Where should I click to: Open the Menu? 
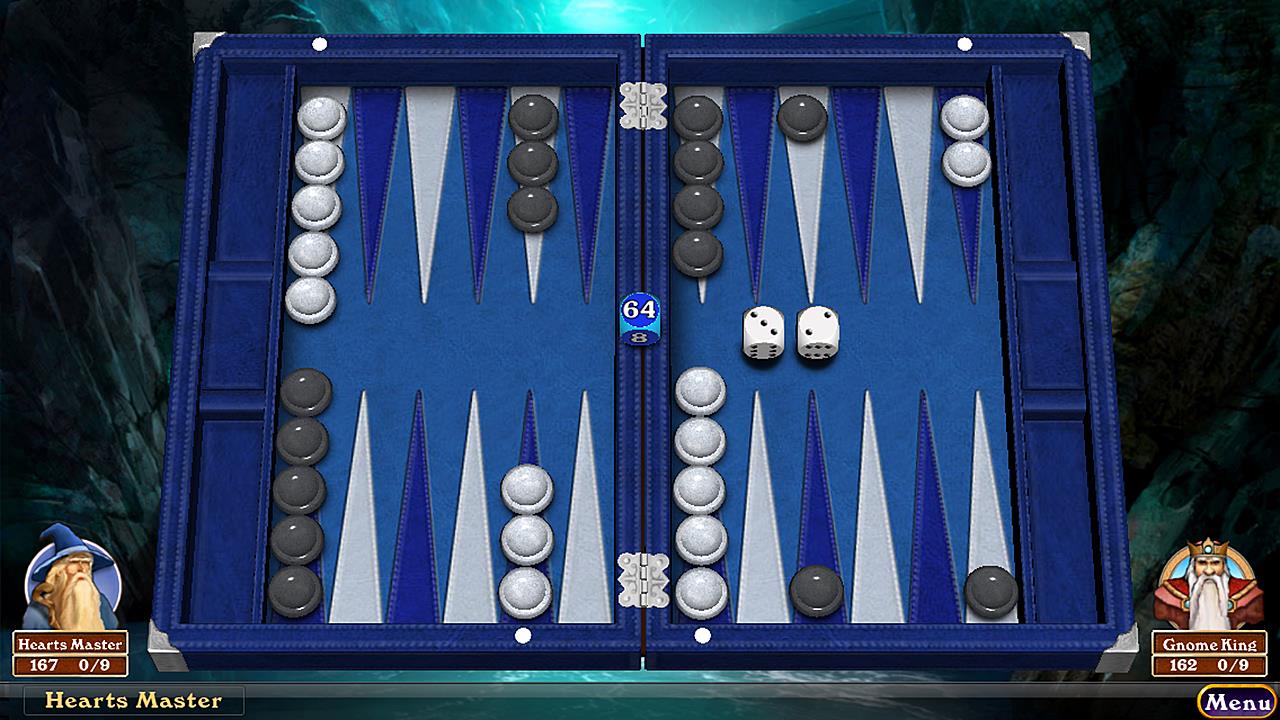[1237, 702]
